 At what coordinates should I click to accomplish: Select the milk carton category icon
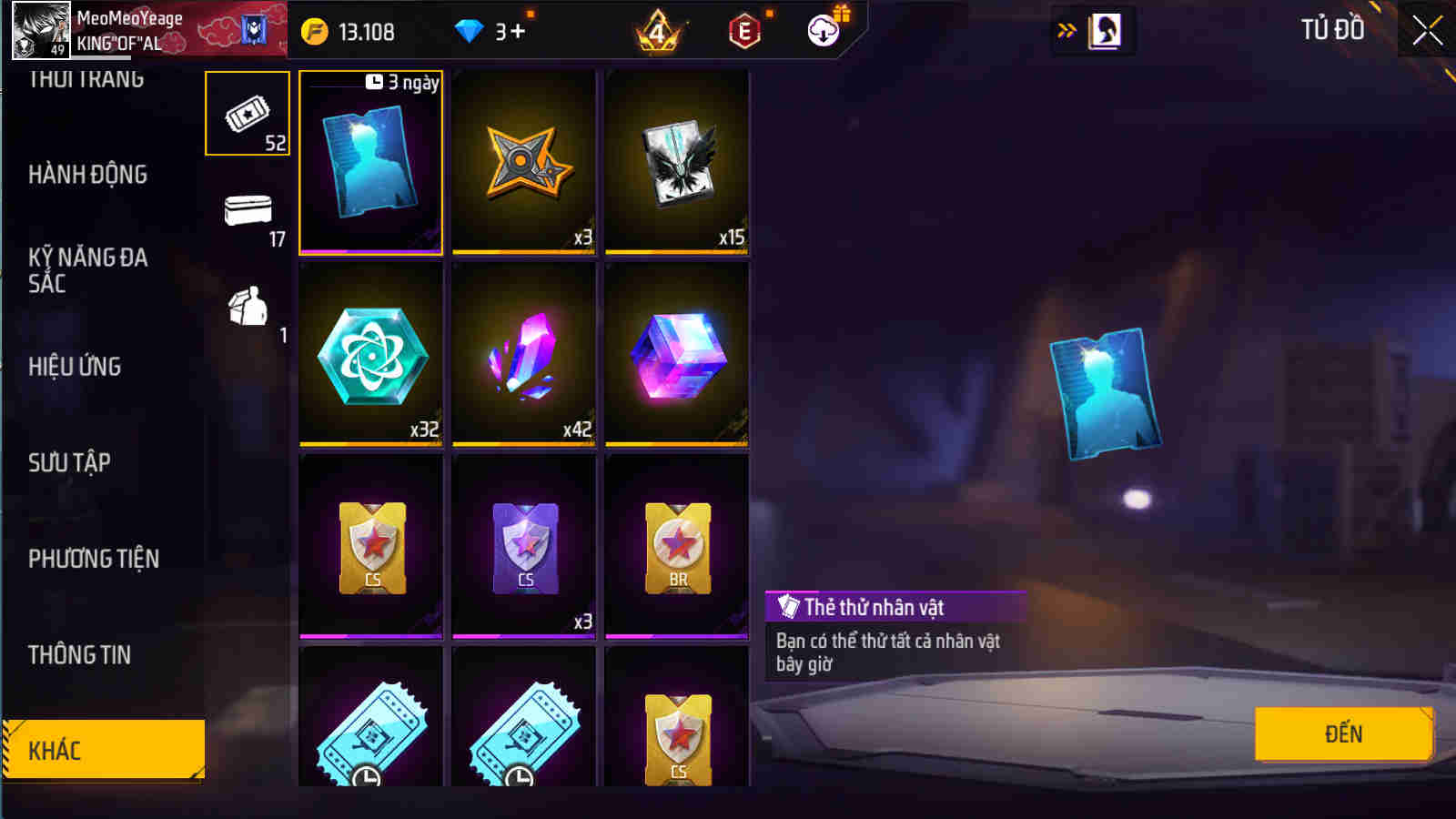[246, 309]
